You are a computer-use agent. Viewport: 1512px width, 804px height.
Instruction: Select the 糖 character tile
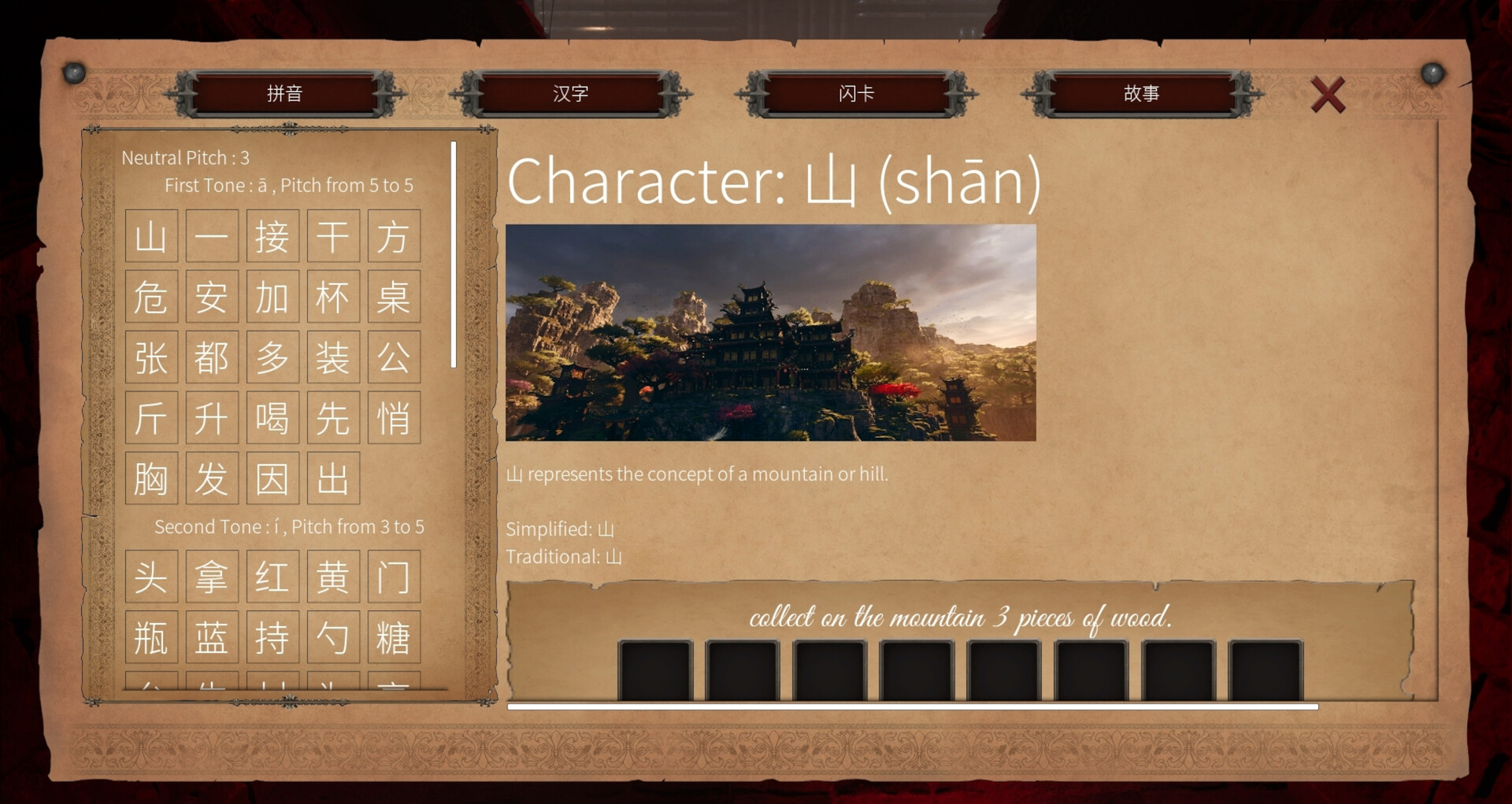(x=393, y=637)
